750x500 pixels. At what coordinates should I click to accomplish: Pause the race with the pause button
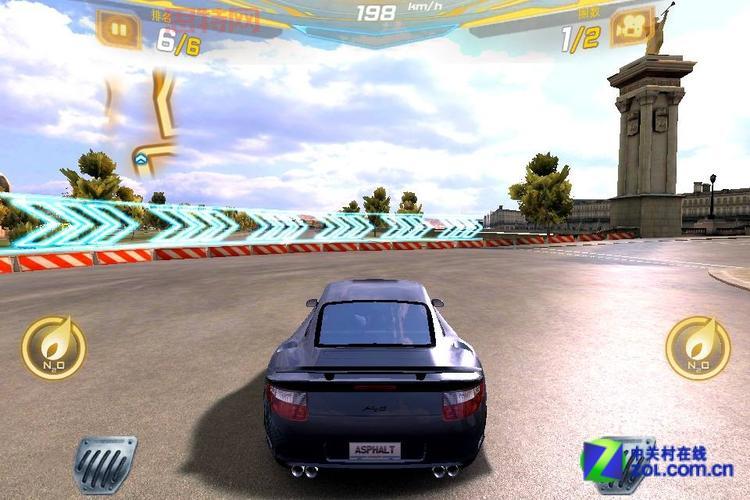118,28
